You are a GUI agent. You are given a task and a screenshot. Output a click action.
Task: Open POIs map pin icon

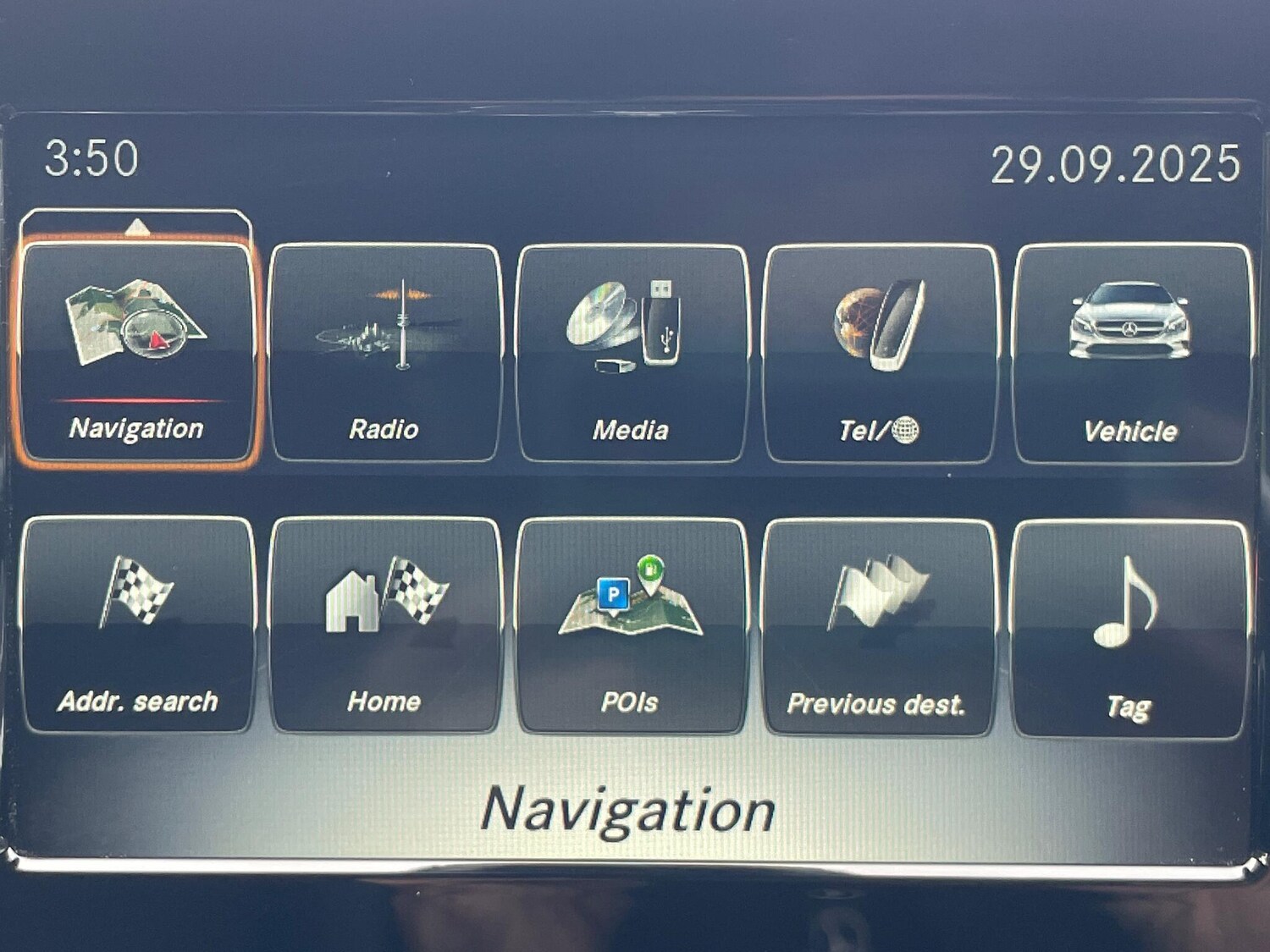(x=631, y=605)
